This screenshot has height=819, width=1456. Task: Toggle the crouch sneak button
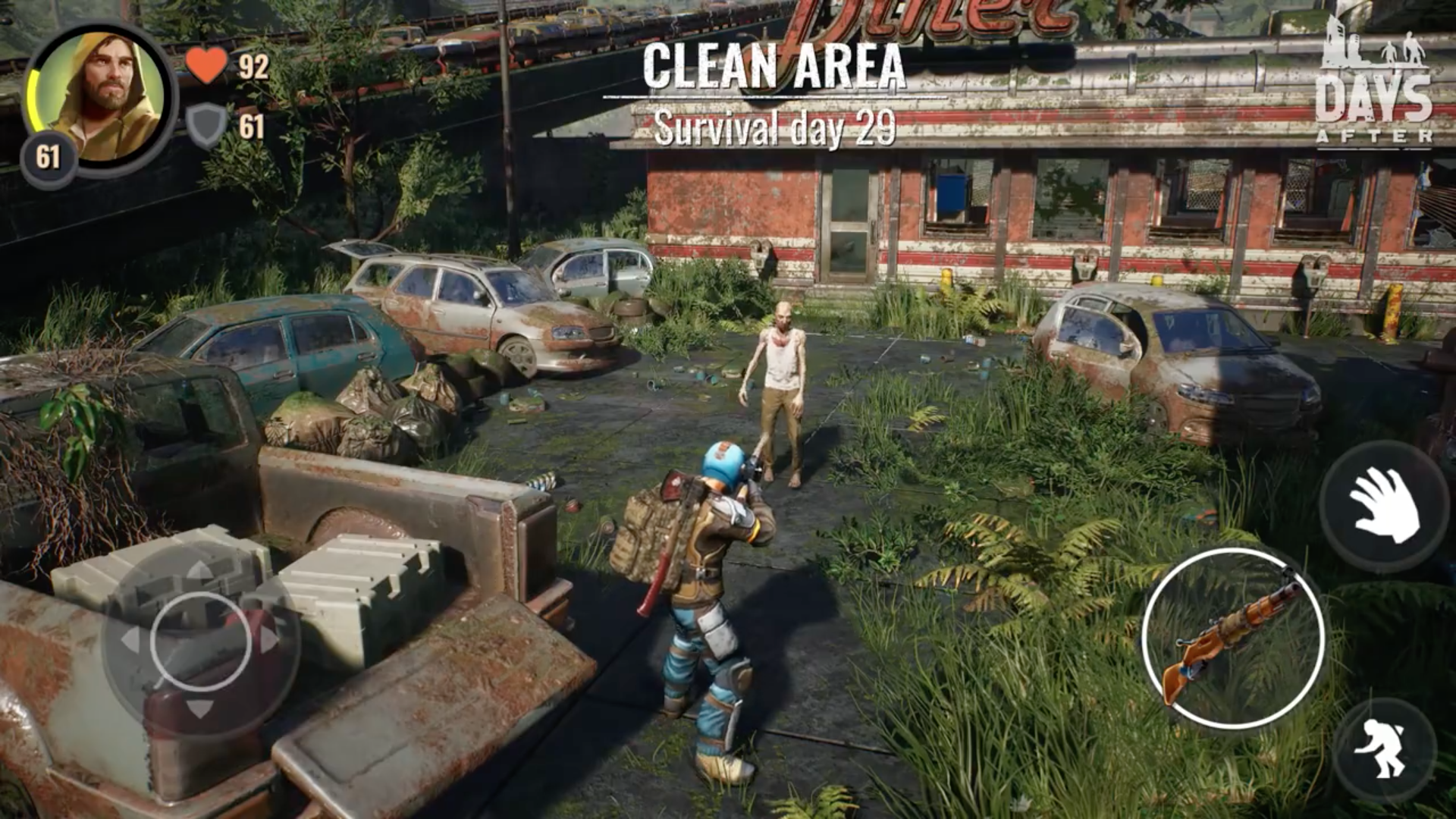(1384, 750)
